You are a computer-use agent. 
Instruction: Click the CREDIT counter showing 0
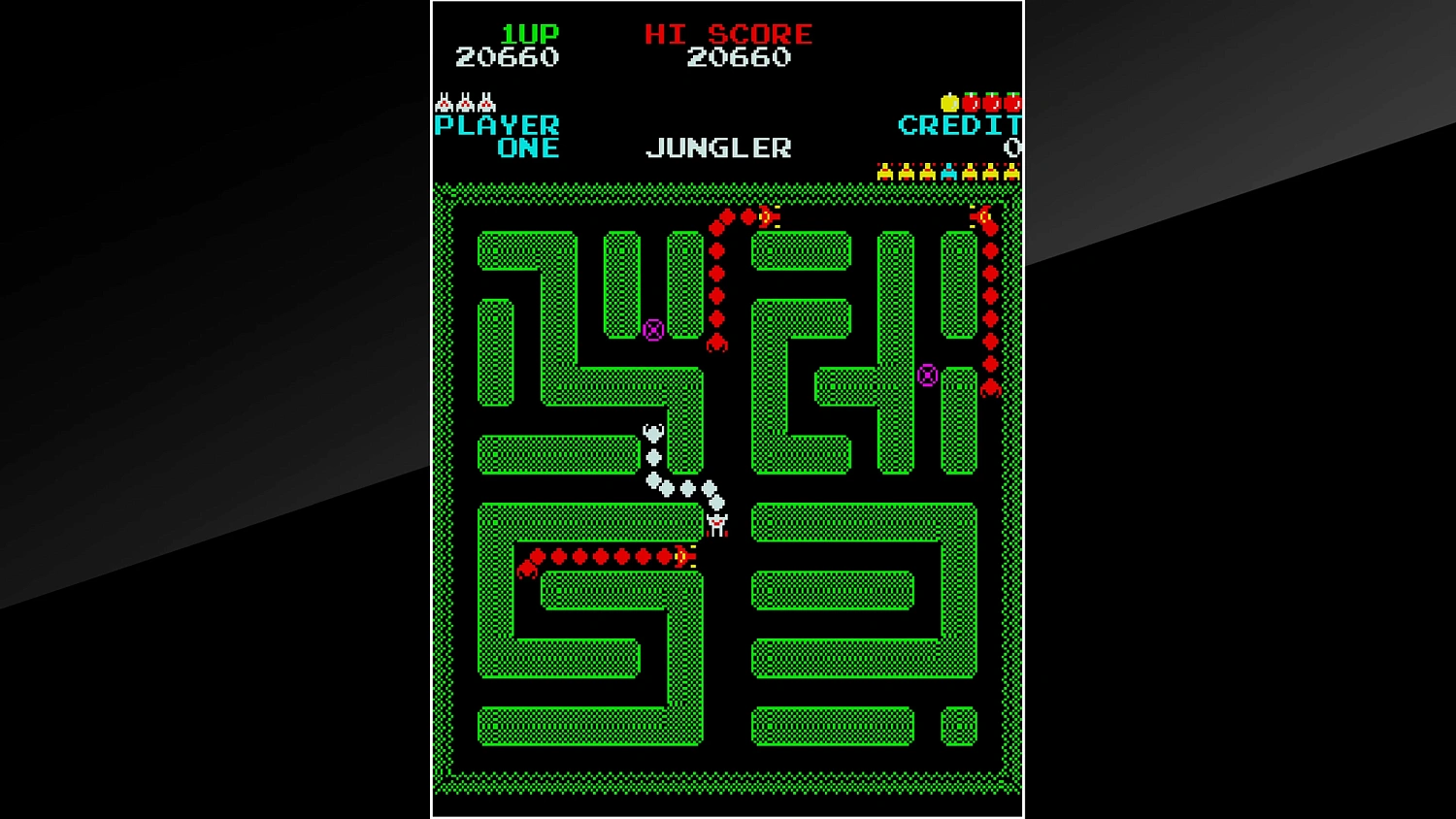click(x=1013, y=148)
